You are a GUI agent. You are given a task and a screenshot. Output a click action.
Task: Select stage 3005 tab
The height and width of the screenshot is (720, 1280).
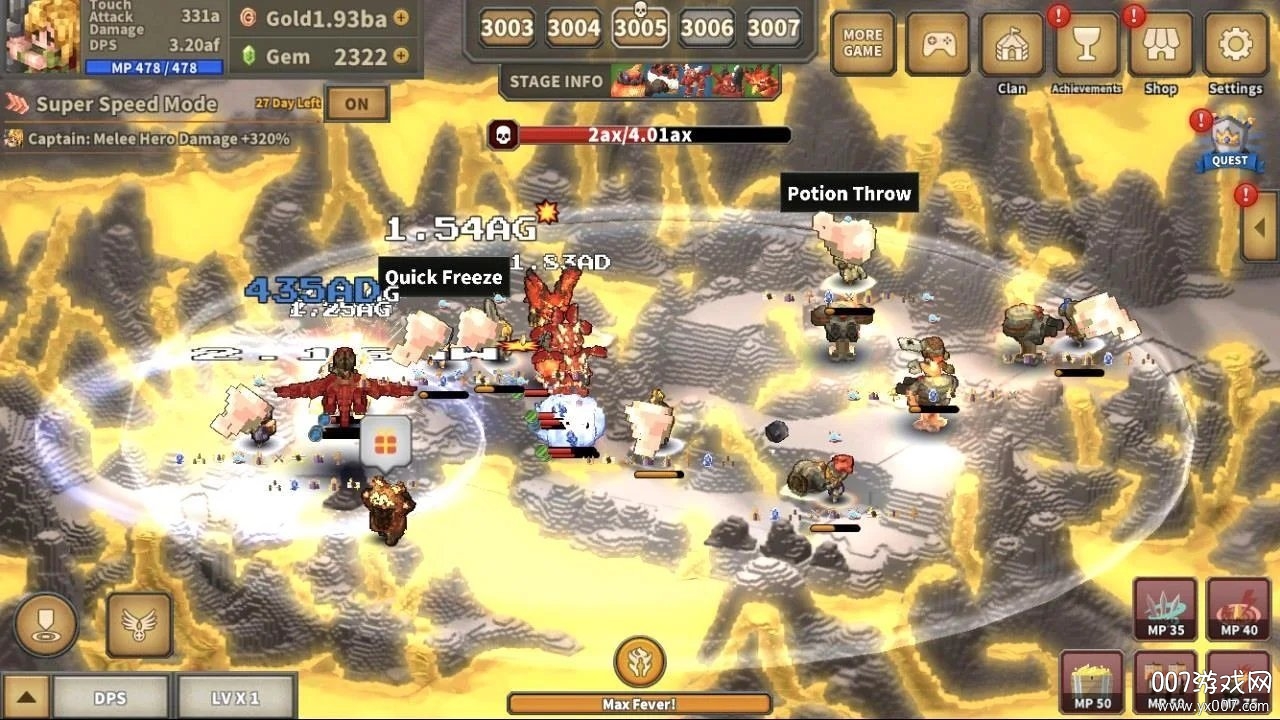[x=639, y=28]
